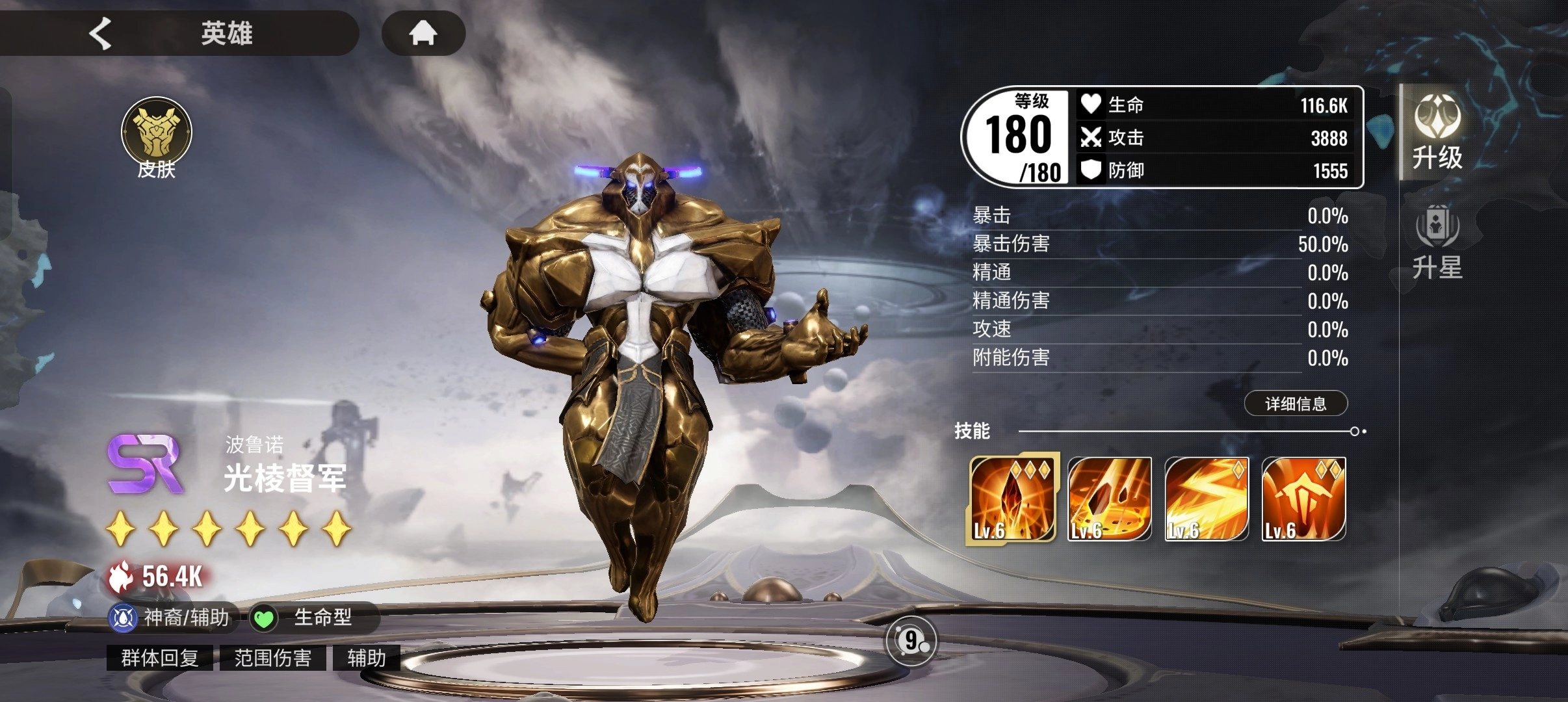1568x702 pixels.
Task: Tap the 神裔/辅助 class badge
Action: pyautogui.click(x=173, y=617)
